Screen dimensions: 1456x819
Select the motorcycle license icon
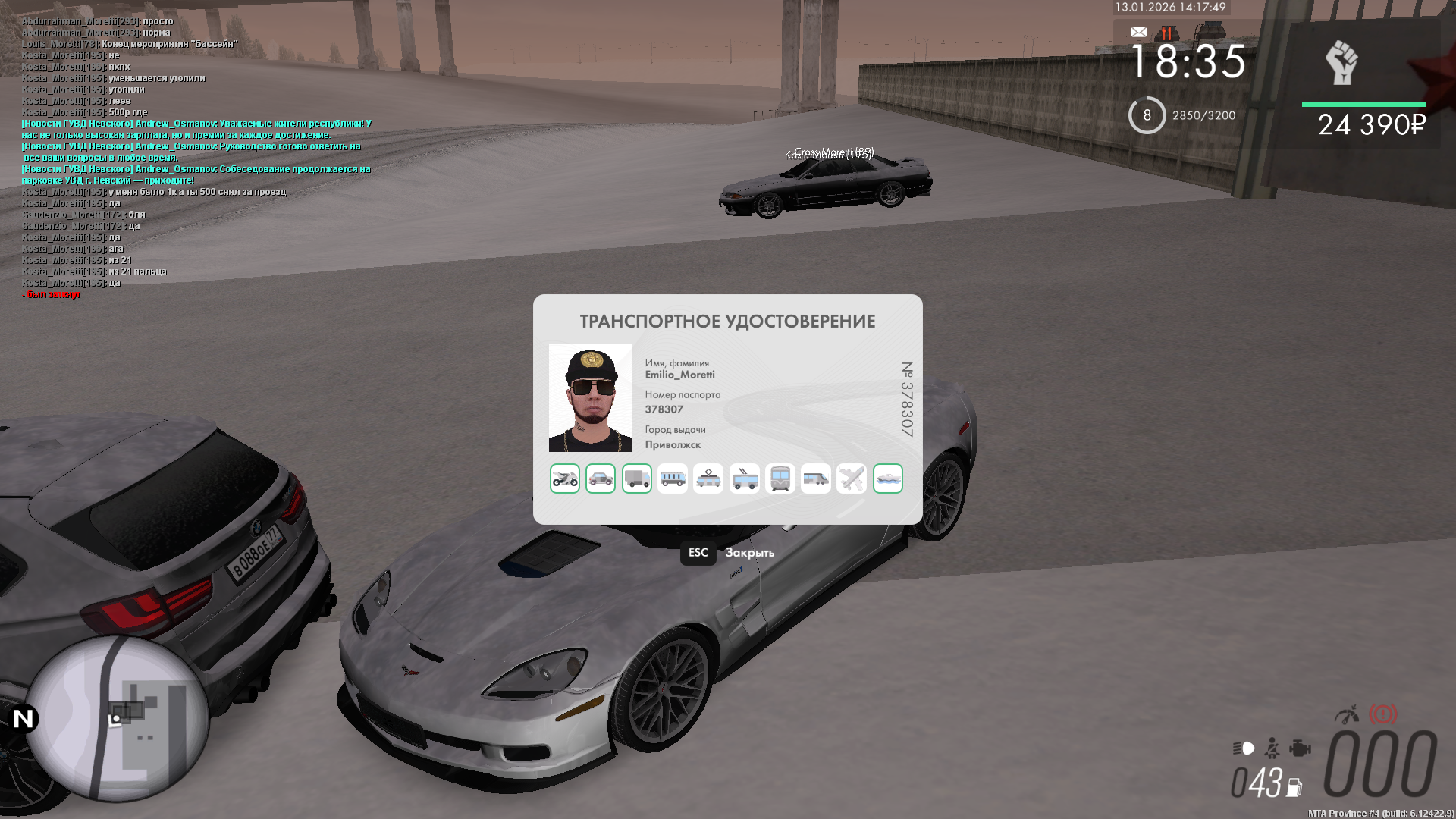(565, 479)
